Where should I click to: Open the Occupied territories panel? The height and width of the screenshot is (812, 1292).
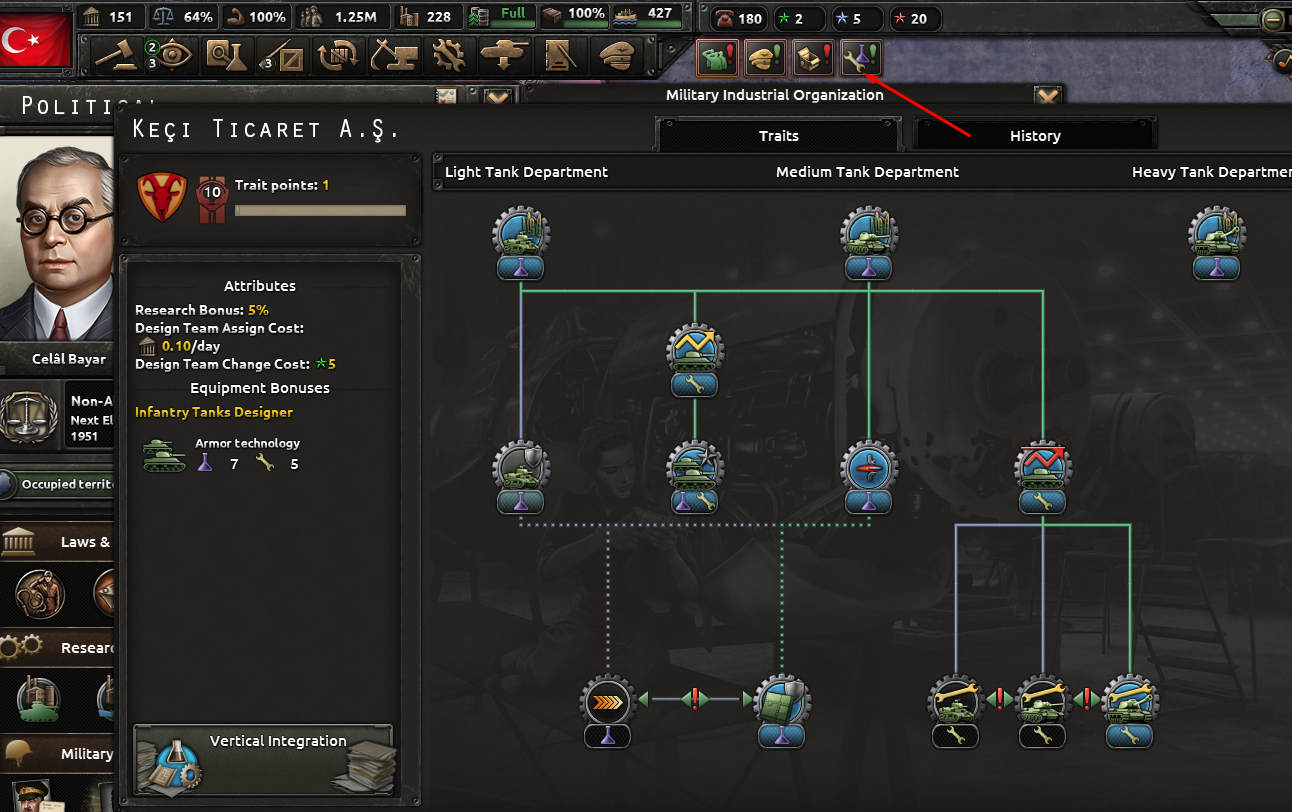tap(55, 484)
